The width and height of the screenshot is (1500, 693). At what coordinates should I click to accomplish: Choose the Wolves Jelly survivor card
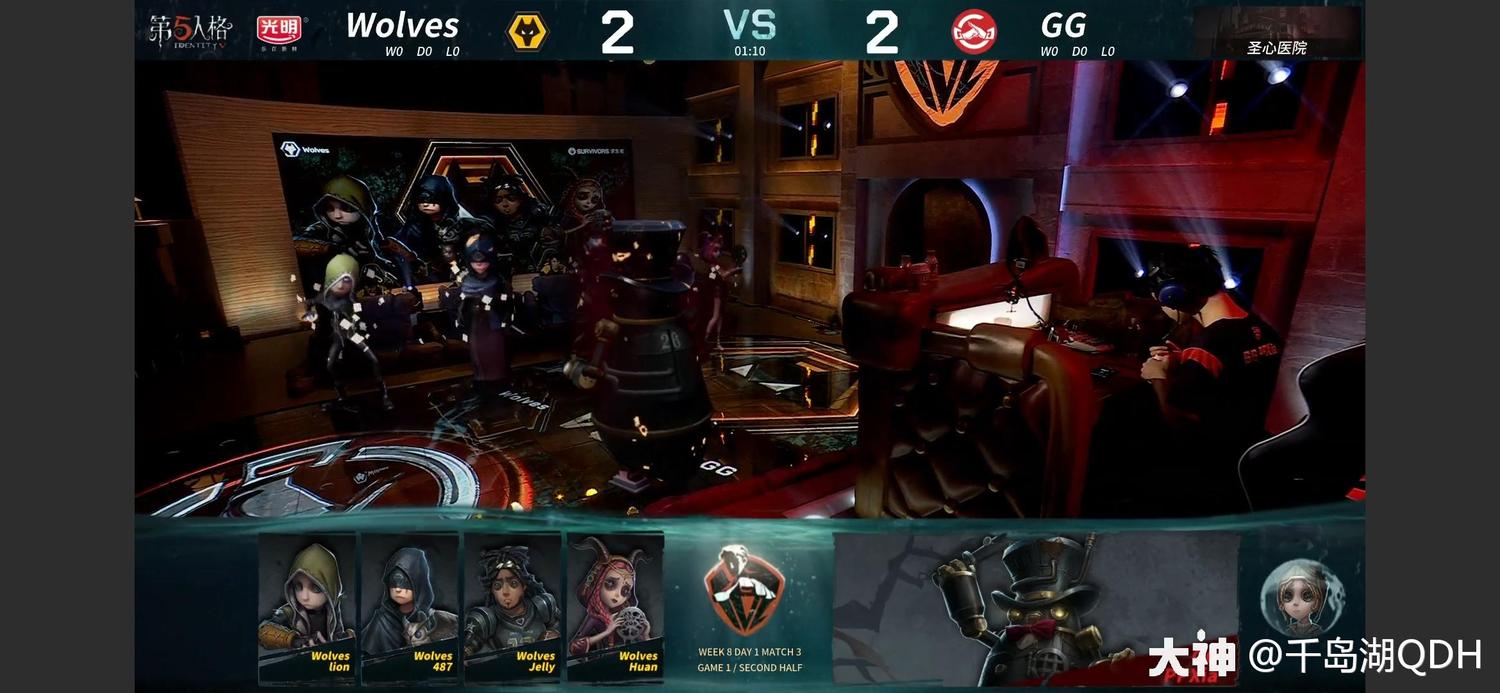[x=512, y=606]
